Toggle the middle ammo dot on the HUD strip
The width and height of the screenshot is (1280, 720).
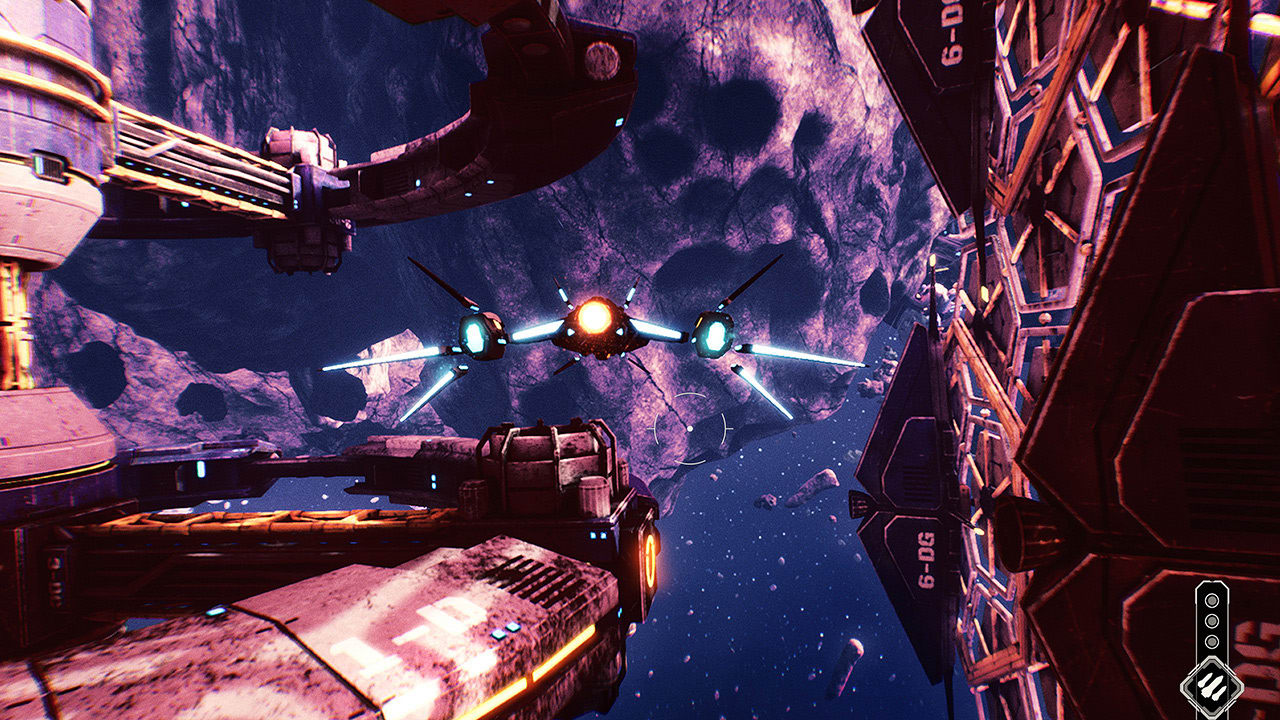[1212, 621]
